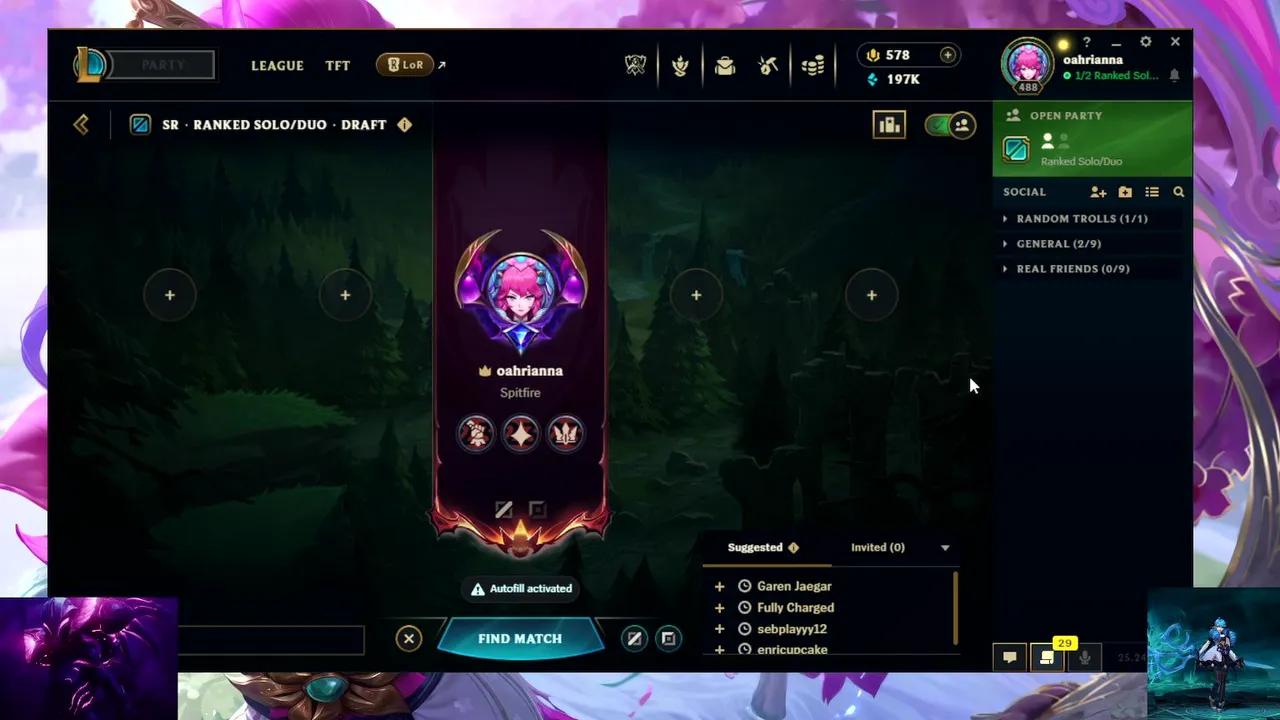Click the bar chart icon in the lobby header
1280x720 pixels.
pos(889,124)
